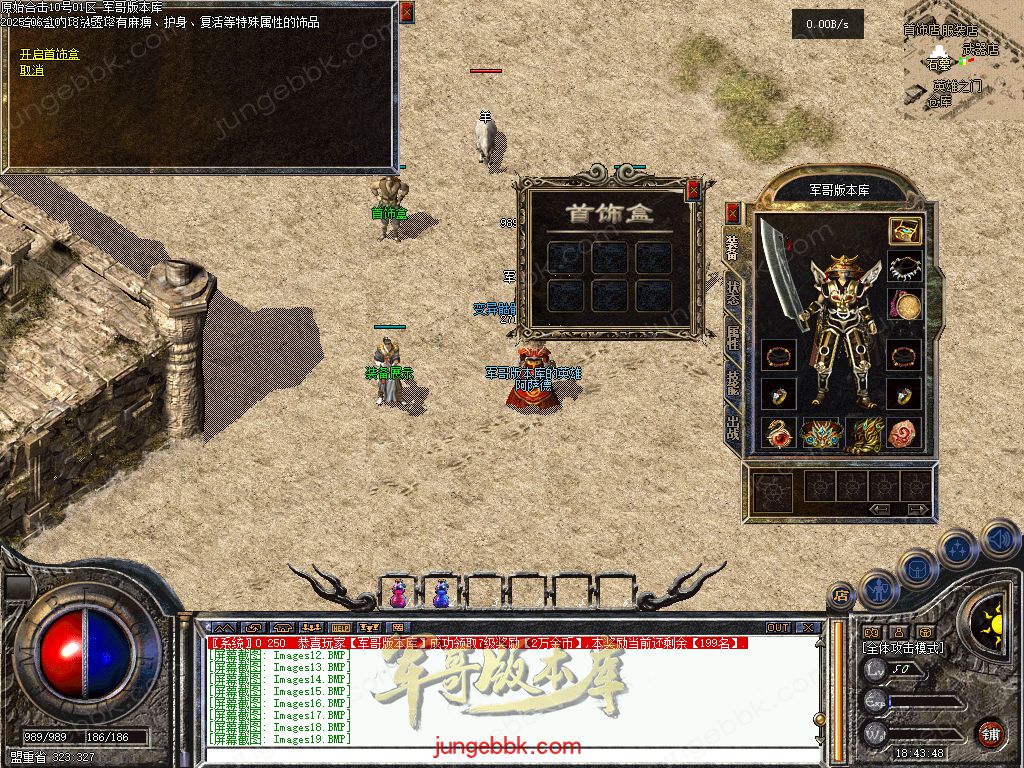Viewport: 1024px width, 768px height.
Task: Open the 属性 attributes tab
Action: [x=732, y=338]
